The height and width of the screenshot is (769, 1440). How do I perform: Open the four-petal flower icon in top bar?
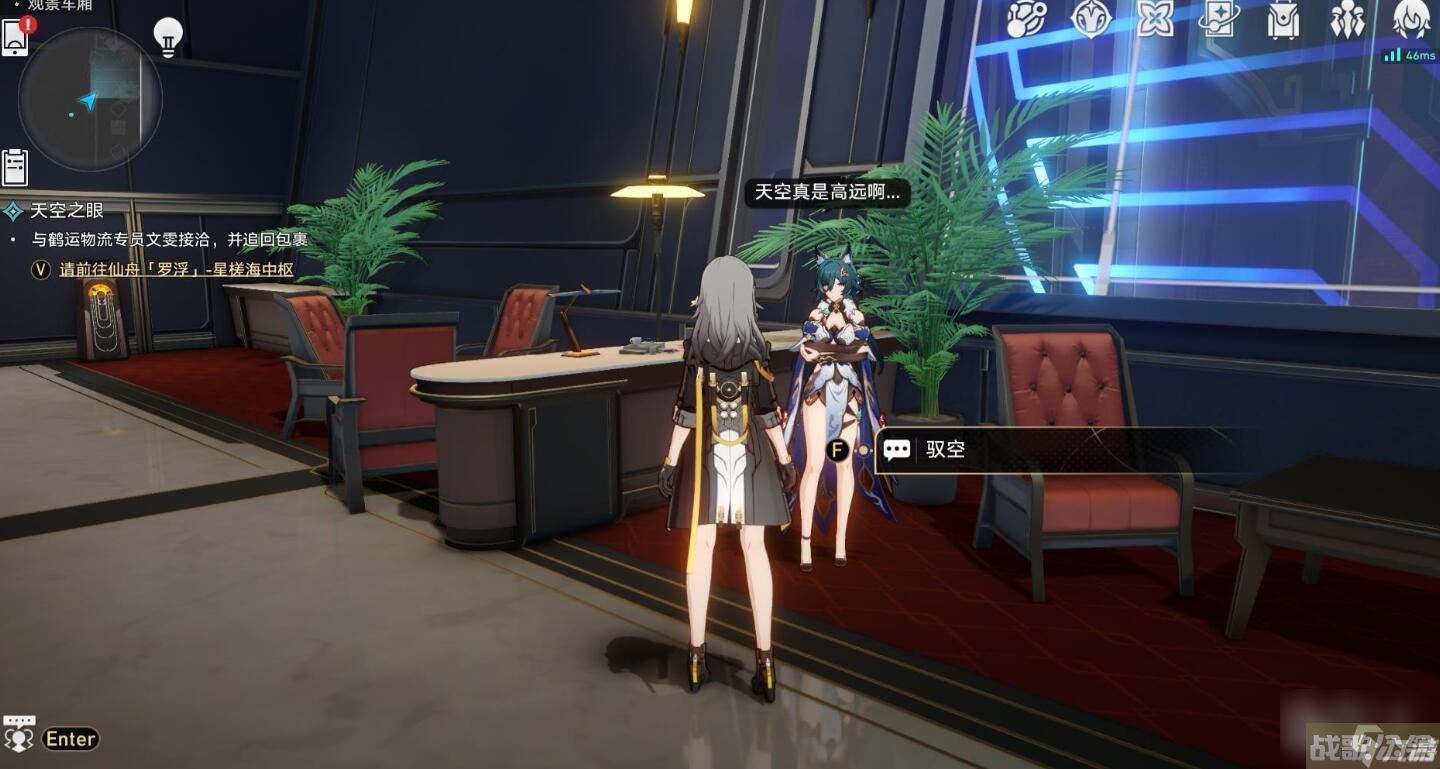[x=1155, y=19]
